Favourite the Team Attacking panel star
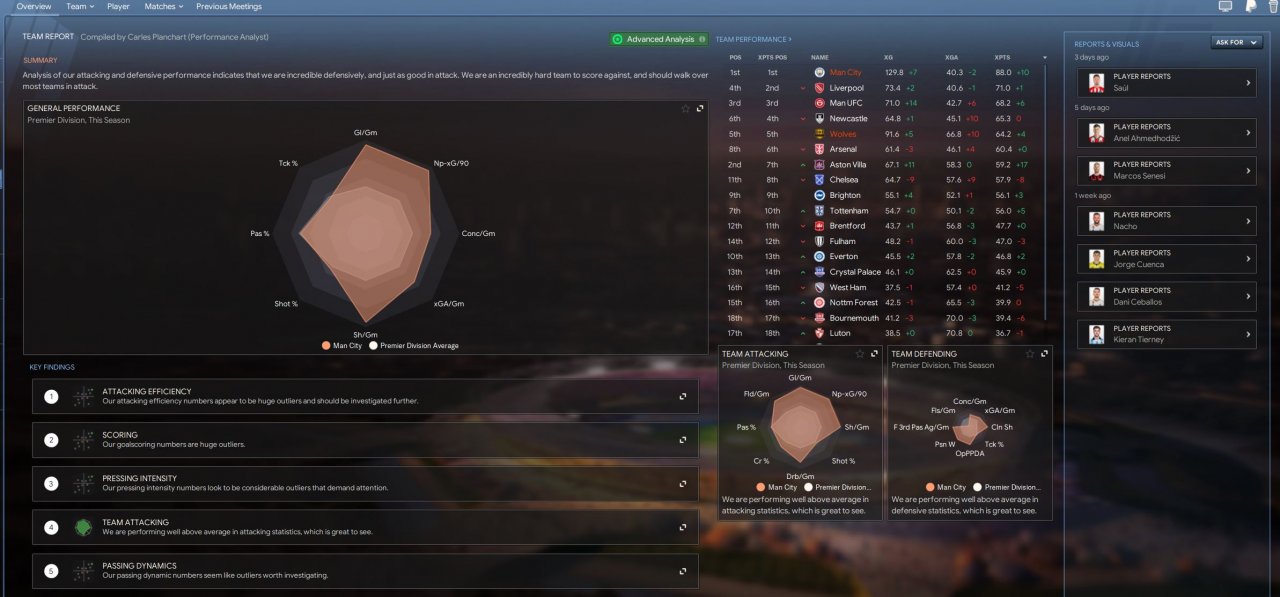 coord(860,353)
